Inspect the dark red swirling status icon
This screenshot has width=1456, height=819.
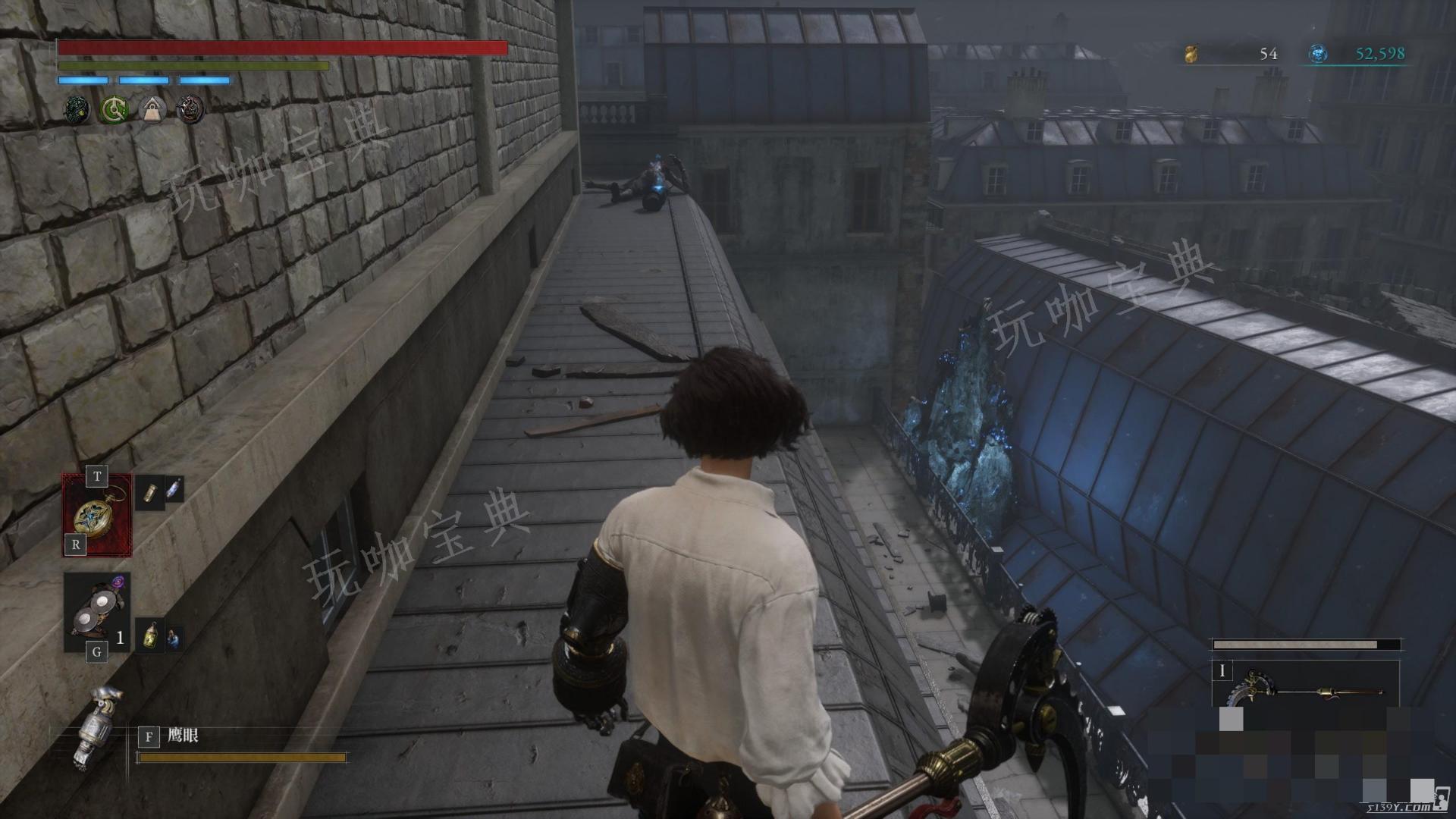point(190,111)
